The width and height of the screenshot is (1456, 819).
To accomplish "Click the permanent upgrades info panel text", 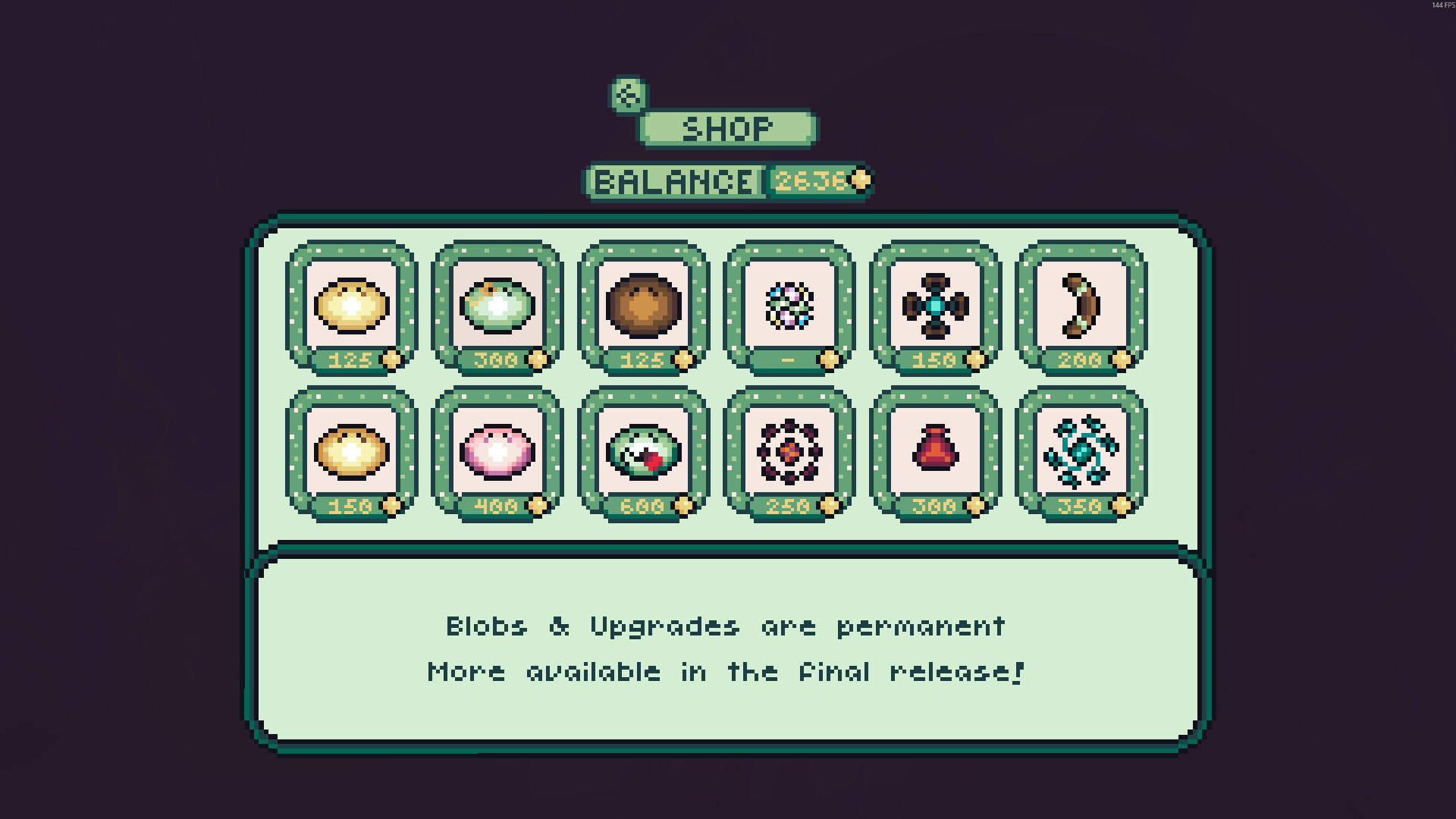I will coord(725,648).
